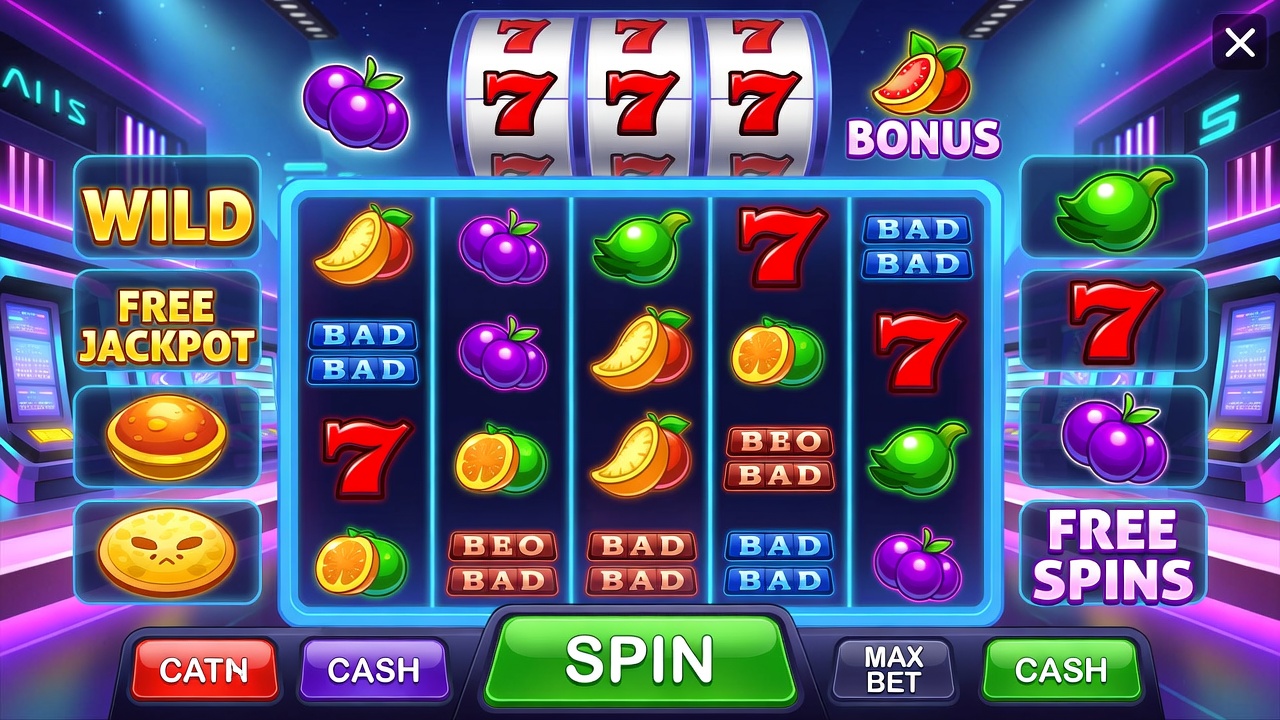1280x720 pixels.
Task: Choose the green CASH button
Action: 1060,669
